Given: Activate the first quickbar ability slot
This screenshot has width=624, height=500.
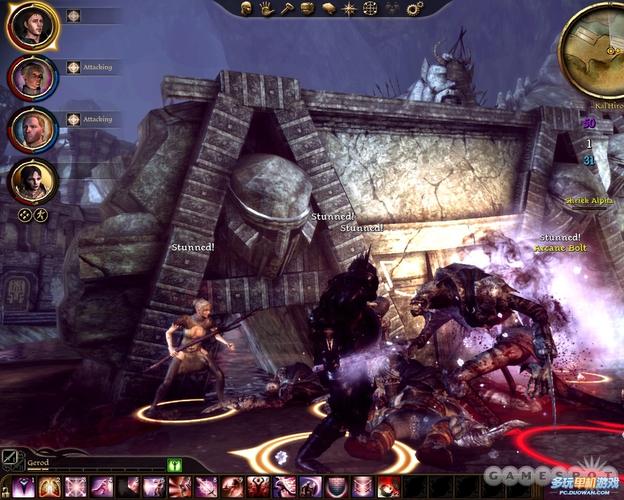Looking at the screenshot, I should [x=23, y=487].
